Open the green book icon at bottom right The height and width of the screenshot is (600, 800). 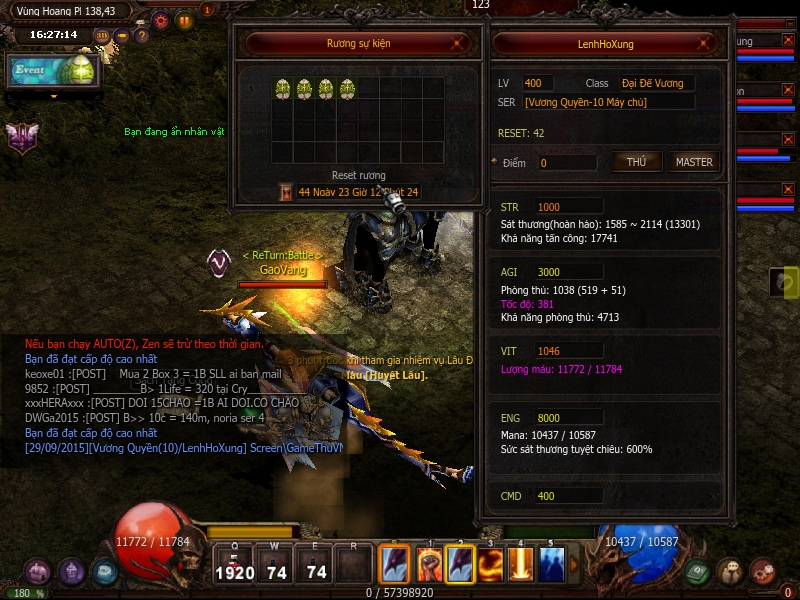tap(698, 571)
